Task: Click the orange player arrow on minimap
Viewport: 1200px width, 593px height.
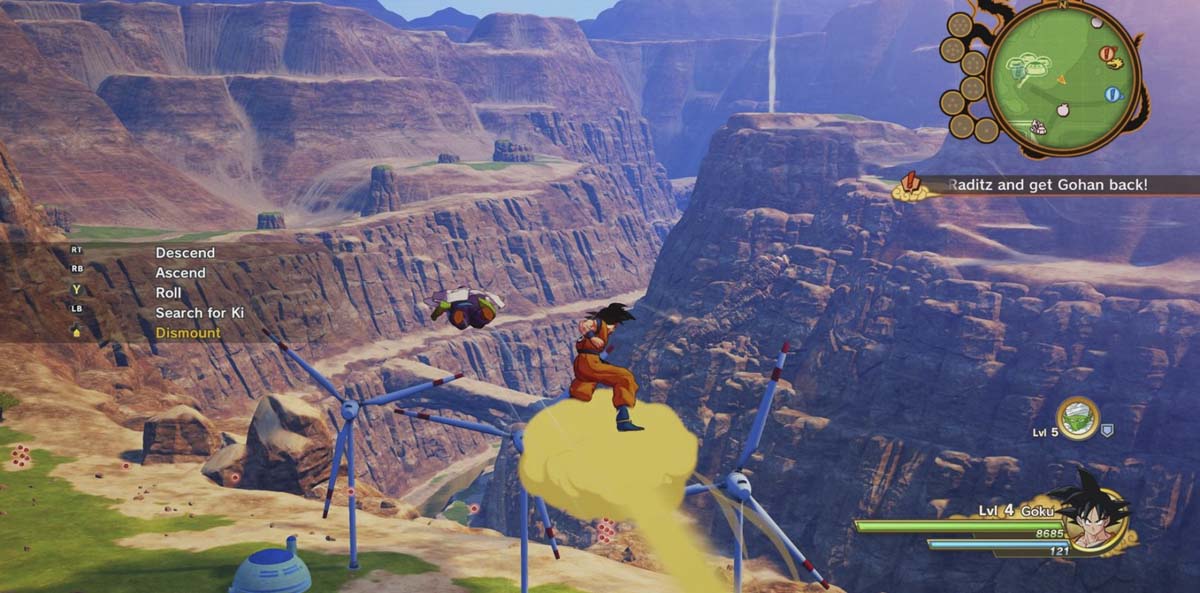Action: [x=1062, y=78]
